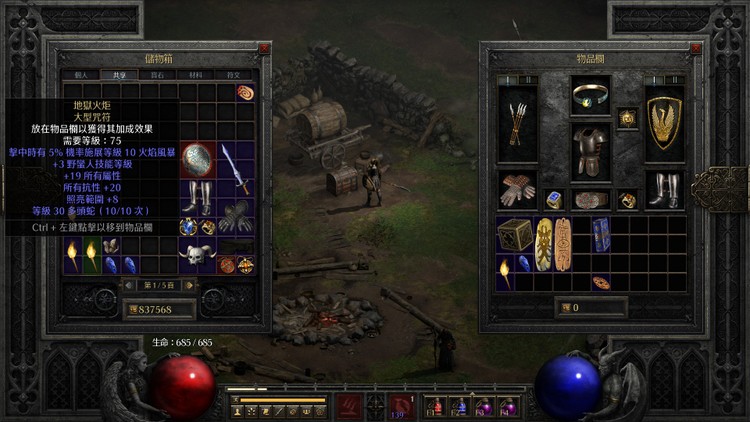Show the 符文 stash tab
This screenshot has width=750, height=422.
pos(232,74)
